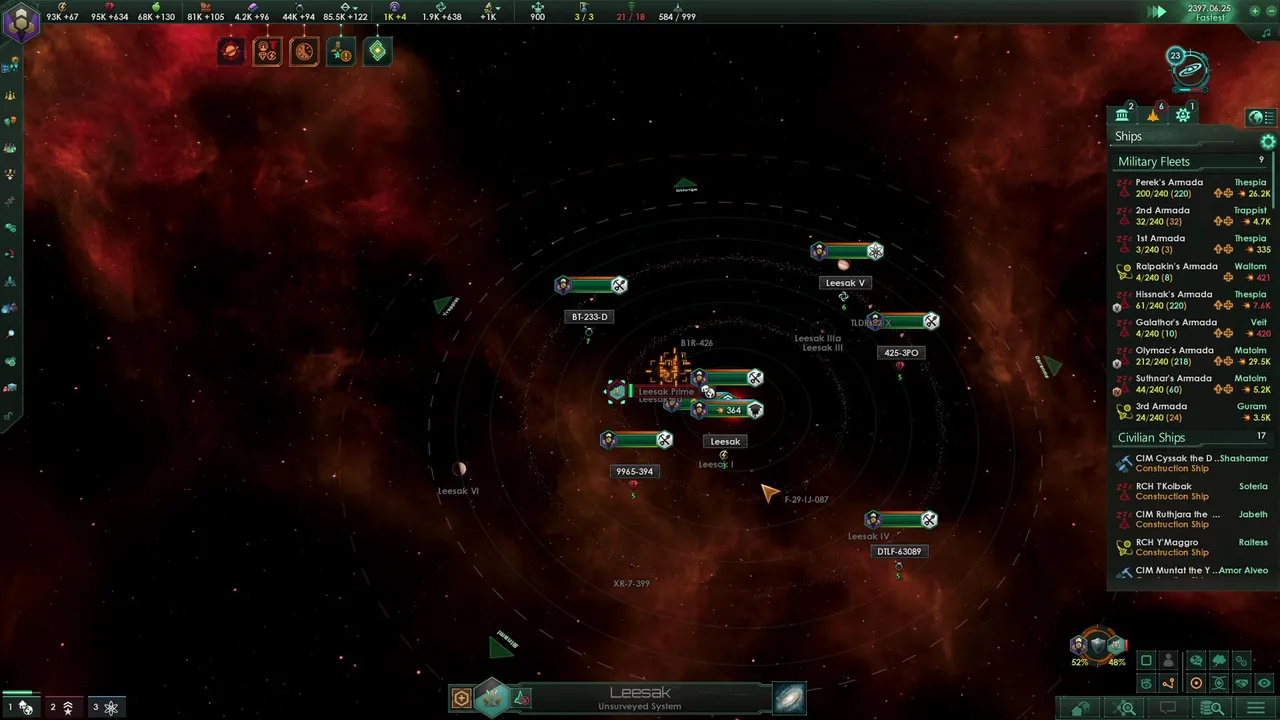Decrease game speed with minus button
Screen dimensions: 1280x720
click(1269, 12)
